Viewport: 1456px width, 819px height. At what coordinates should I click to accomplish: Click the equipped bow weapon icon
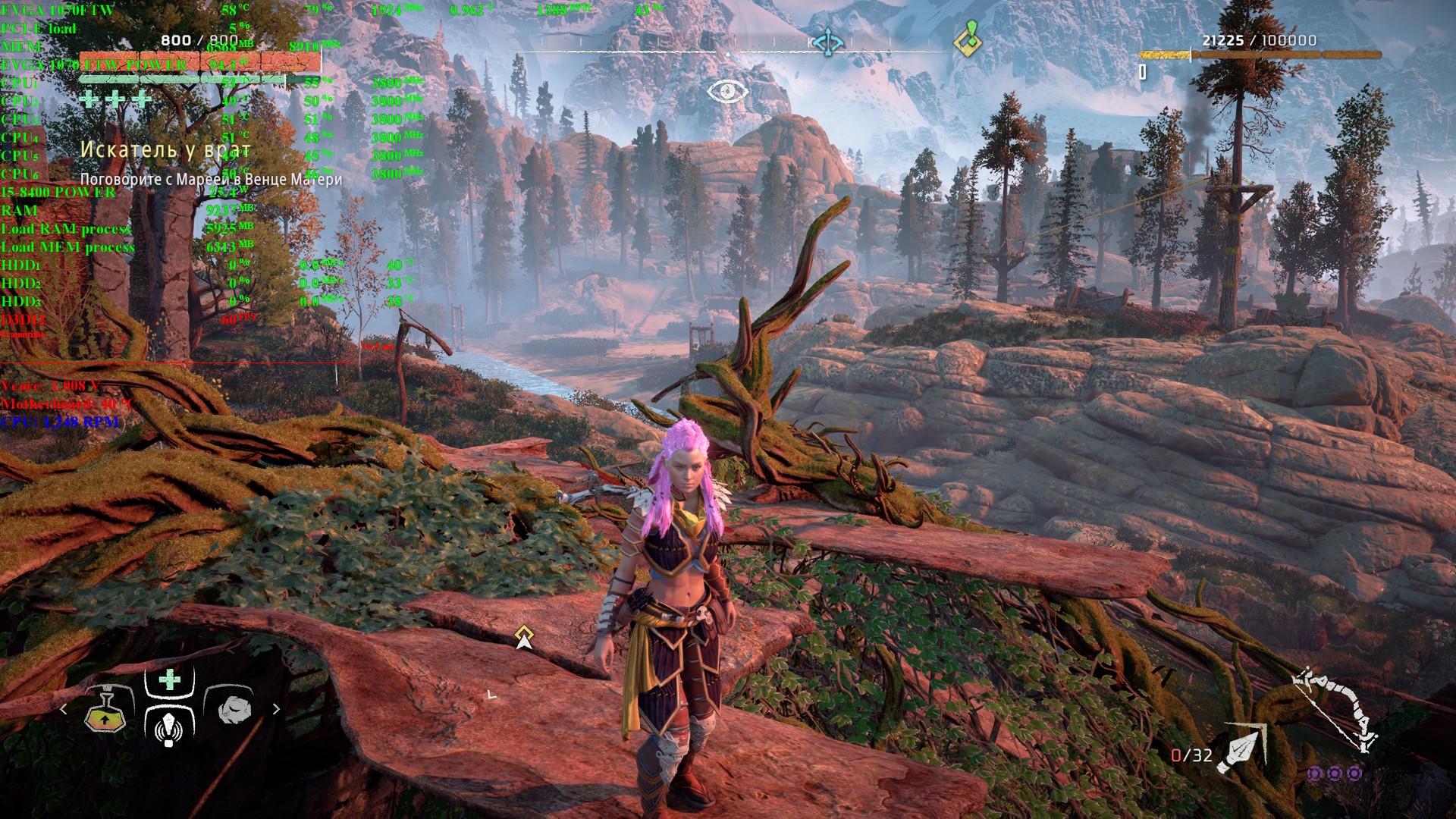pos(1336,708)
